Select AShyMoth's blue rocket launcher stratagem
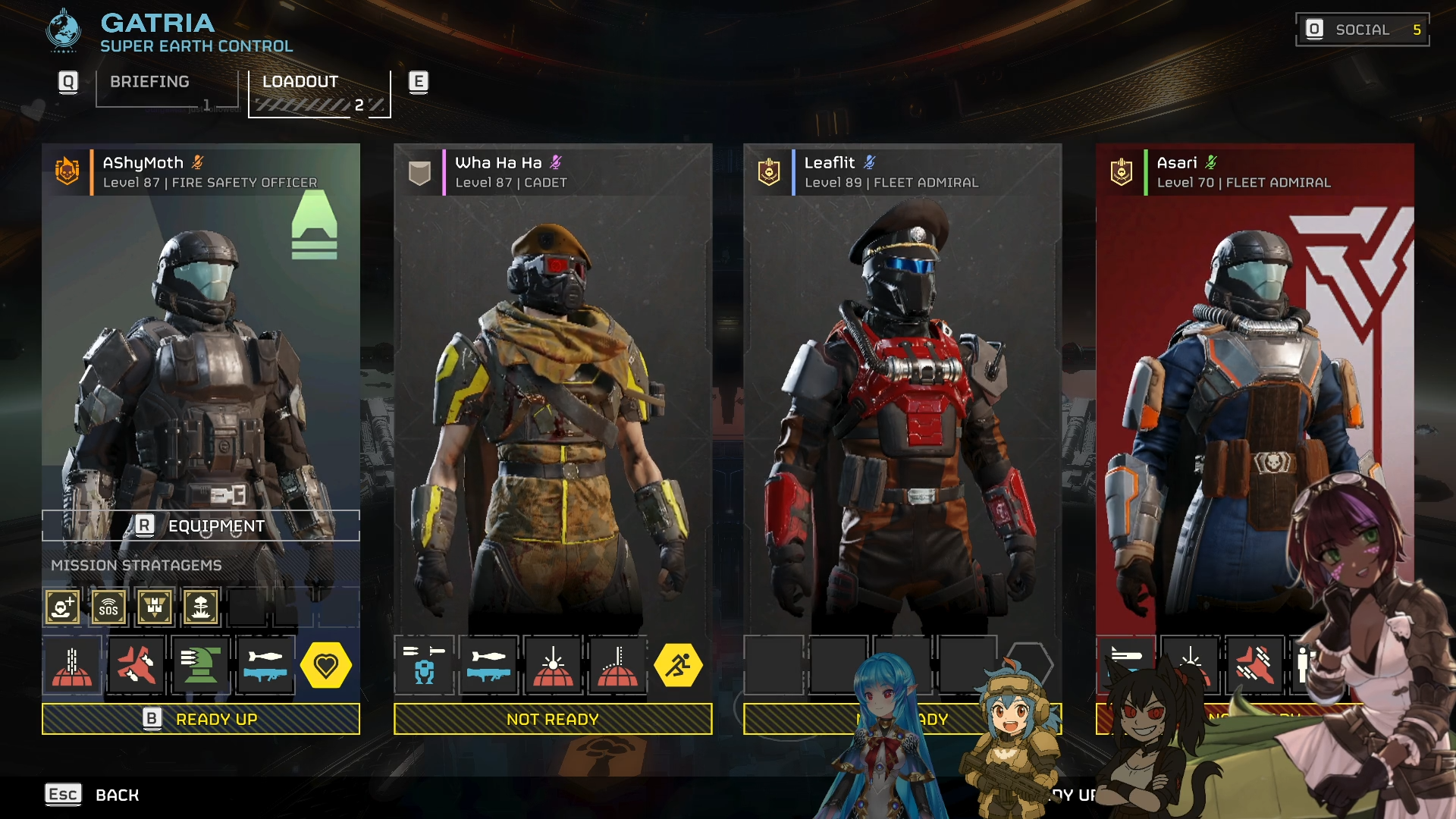 (265, 665)
